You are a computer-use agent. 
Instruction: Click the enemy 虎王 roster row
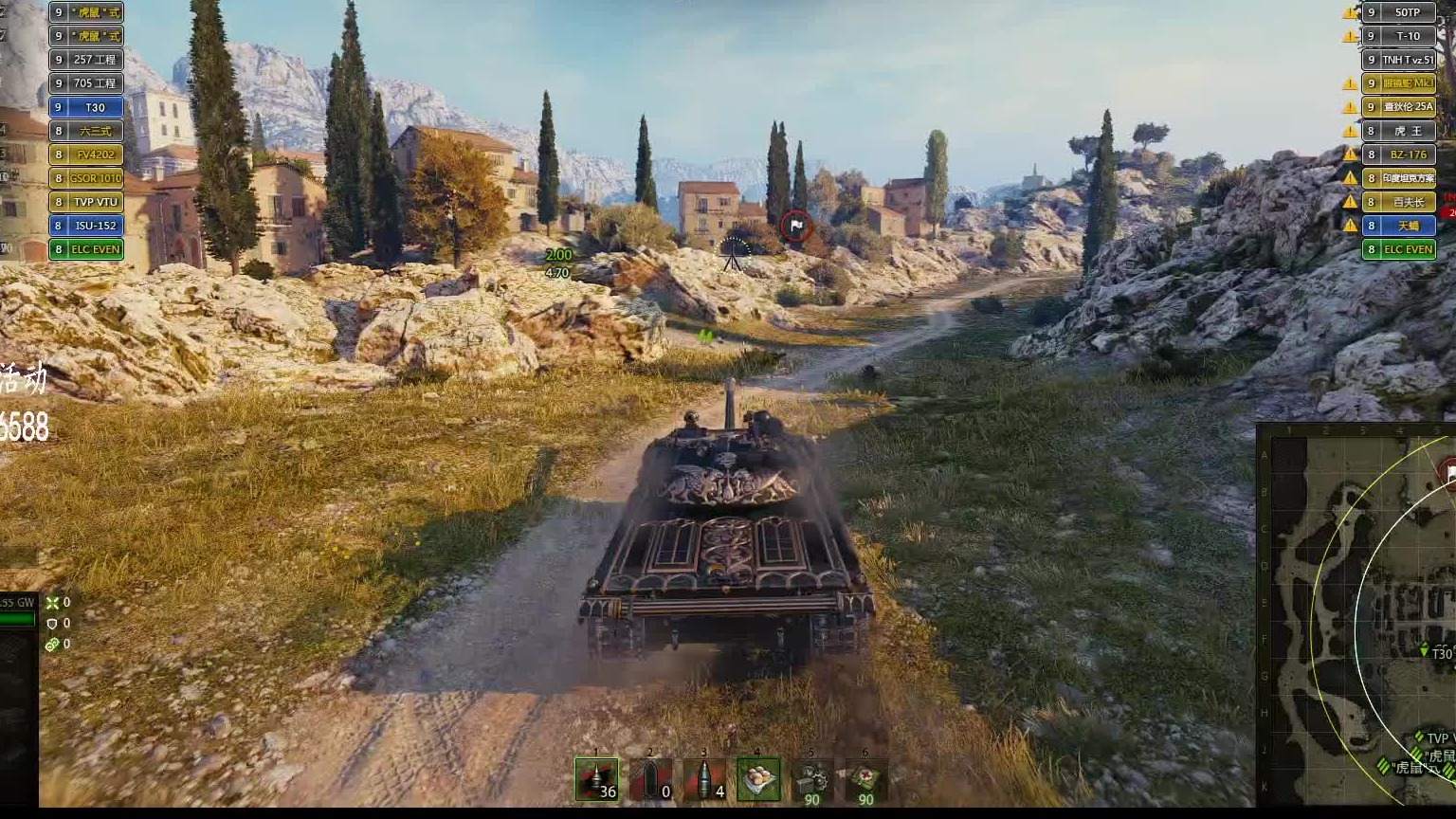point(1399,131)
